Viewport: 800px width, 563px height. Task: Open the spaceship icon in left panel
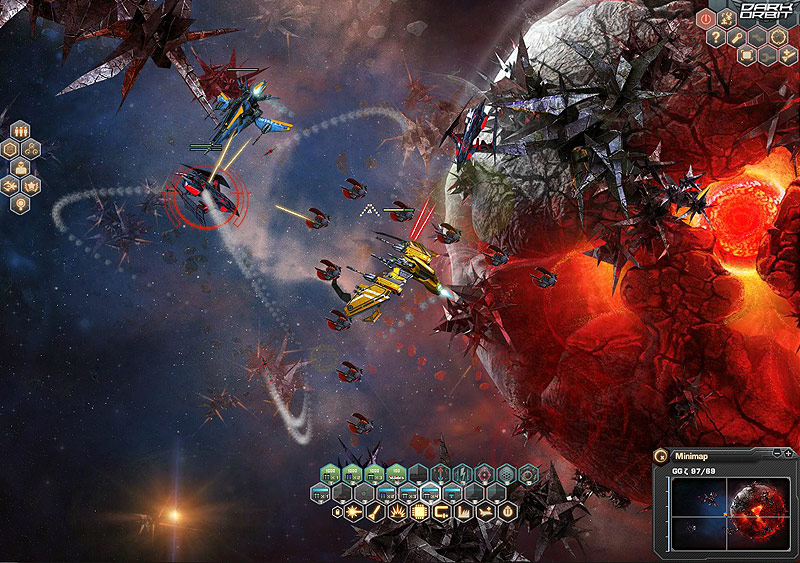pyautogui.click(x=10, y=185)
